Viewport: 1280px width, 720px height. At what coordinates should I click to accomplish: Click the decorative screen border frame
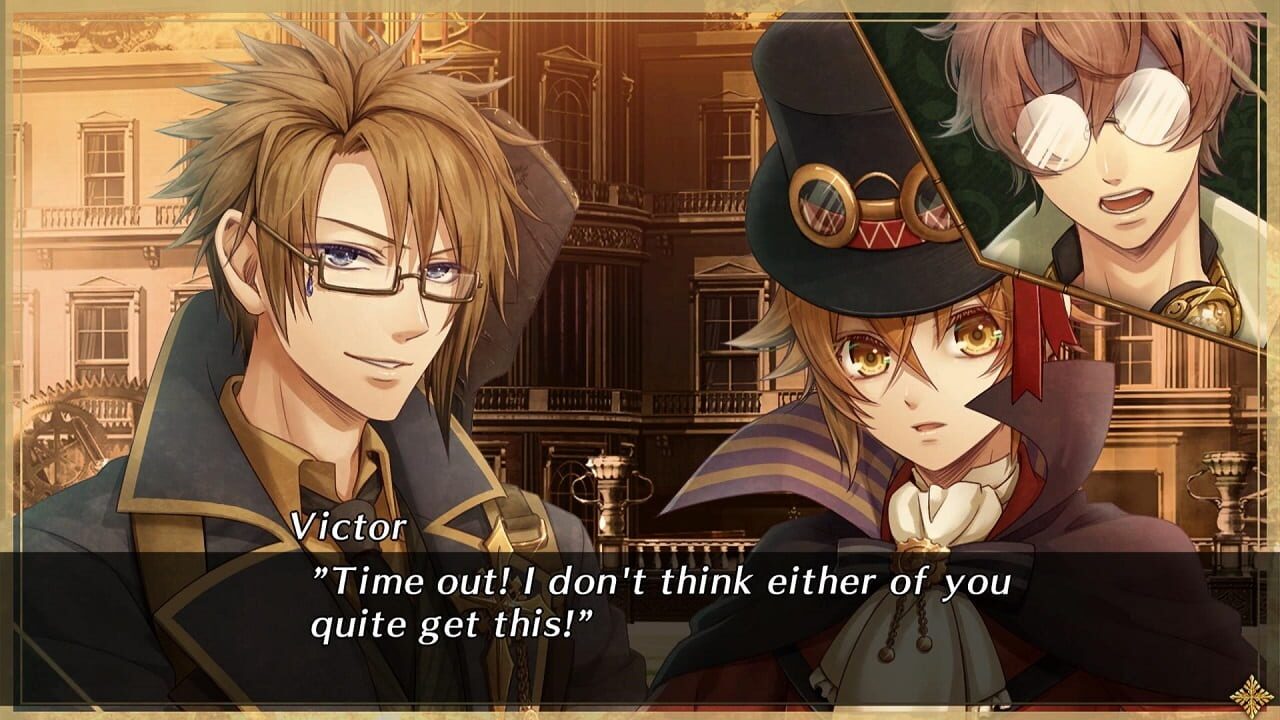[x=10, y=360]
